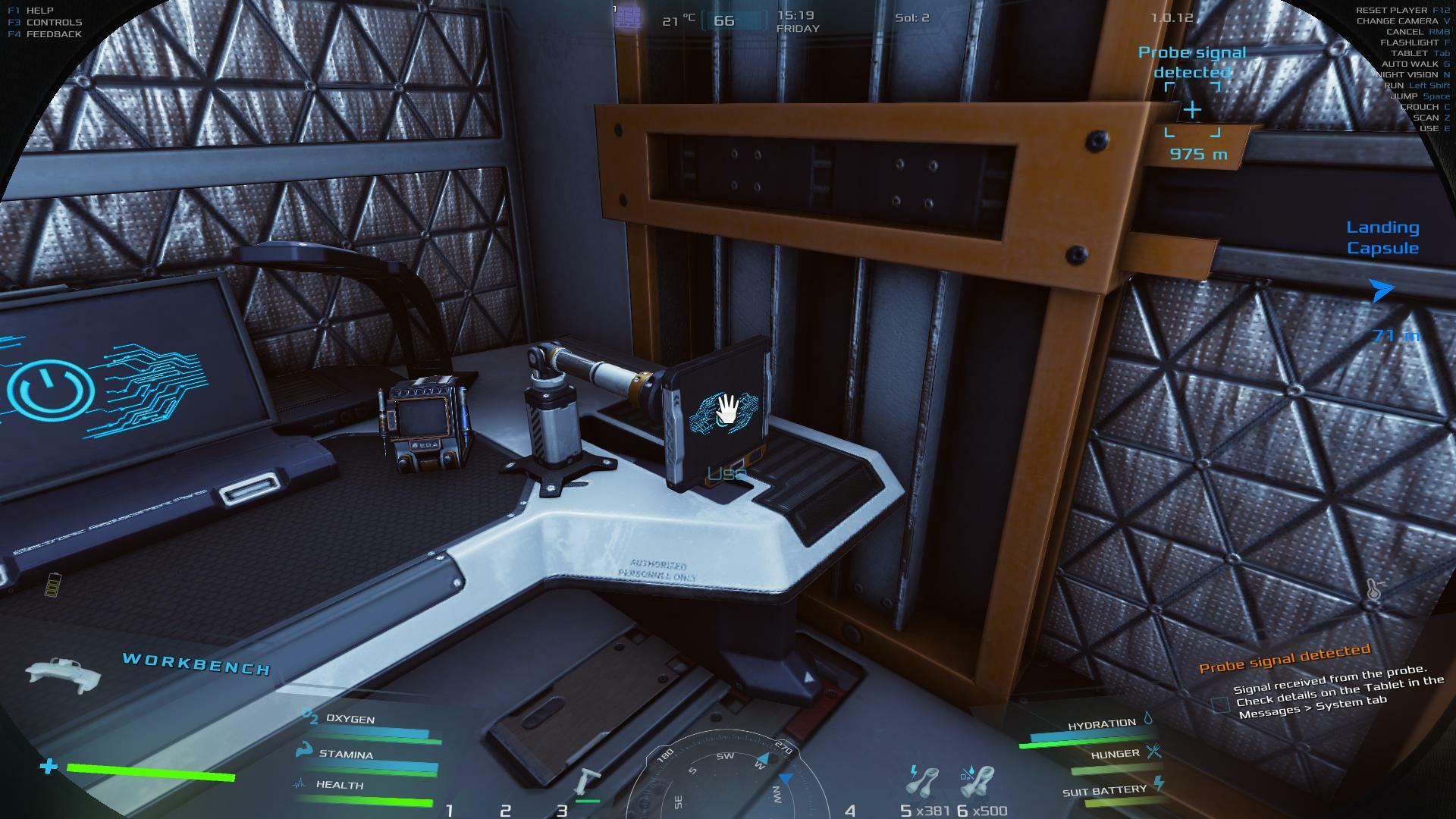The height and width of the screenshot is (819, 1456).
Task: Select the tool in hotbar slot 3
Action: (586, 783)
